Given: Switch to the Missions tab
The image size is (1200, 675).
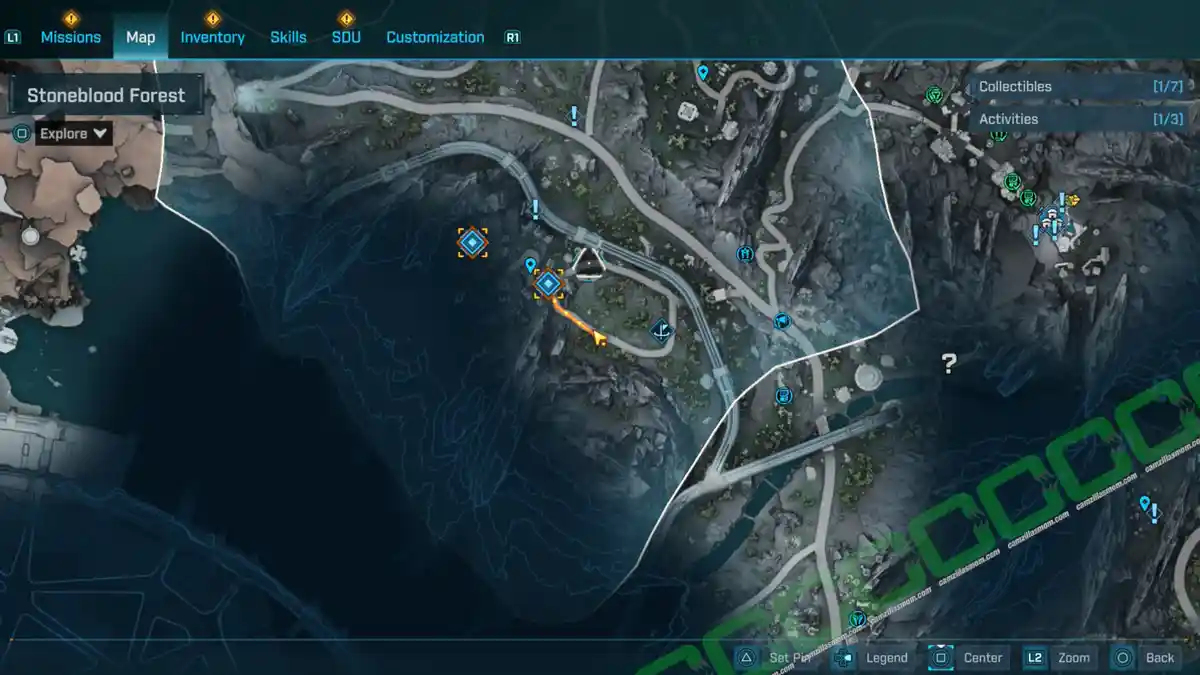Looking at the screenshot, I should [x=70, y=37].
